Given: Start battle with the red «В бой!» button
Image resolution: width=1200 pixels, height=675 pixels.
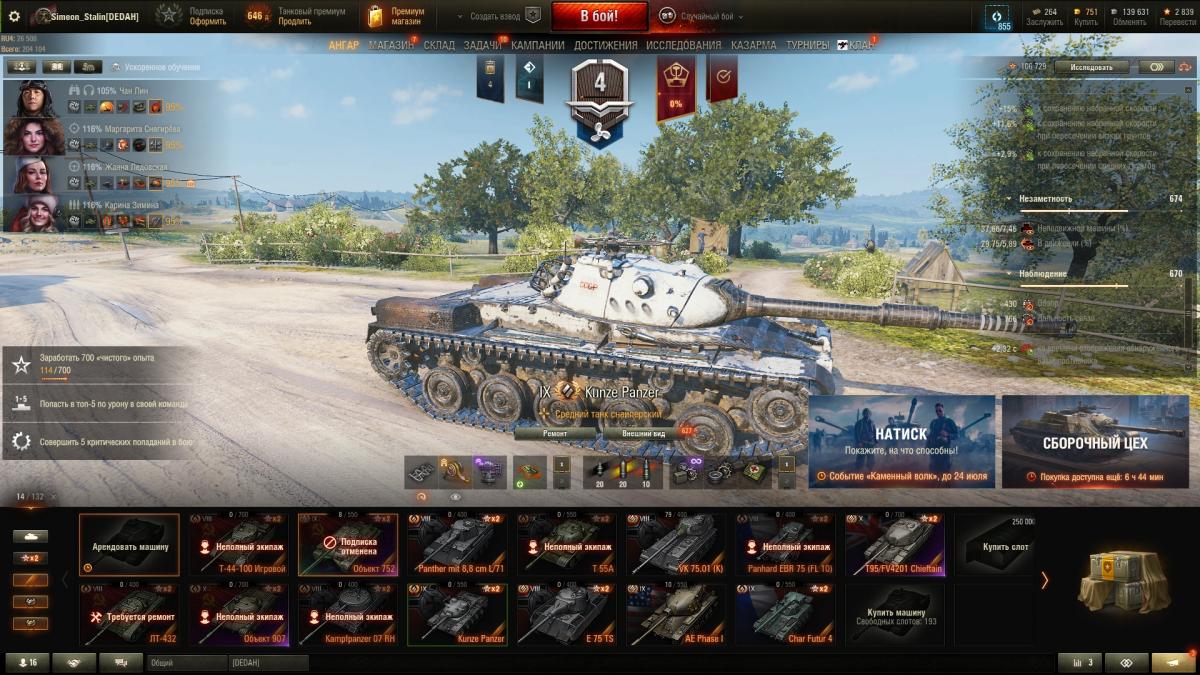Looking at the screenshot, I should point(599,16).
